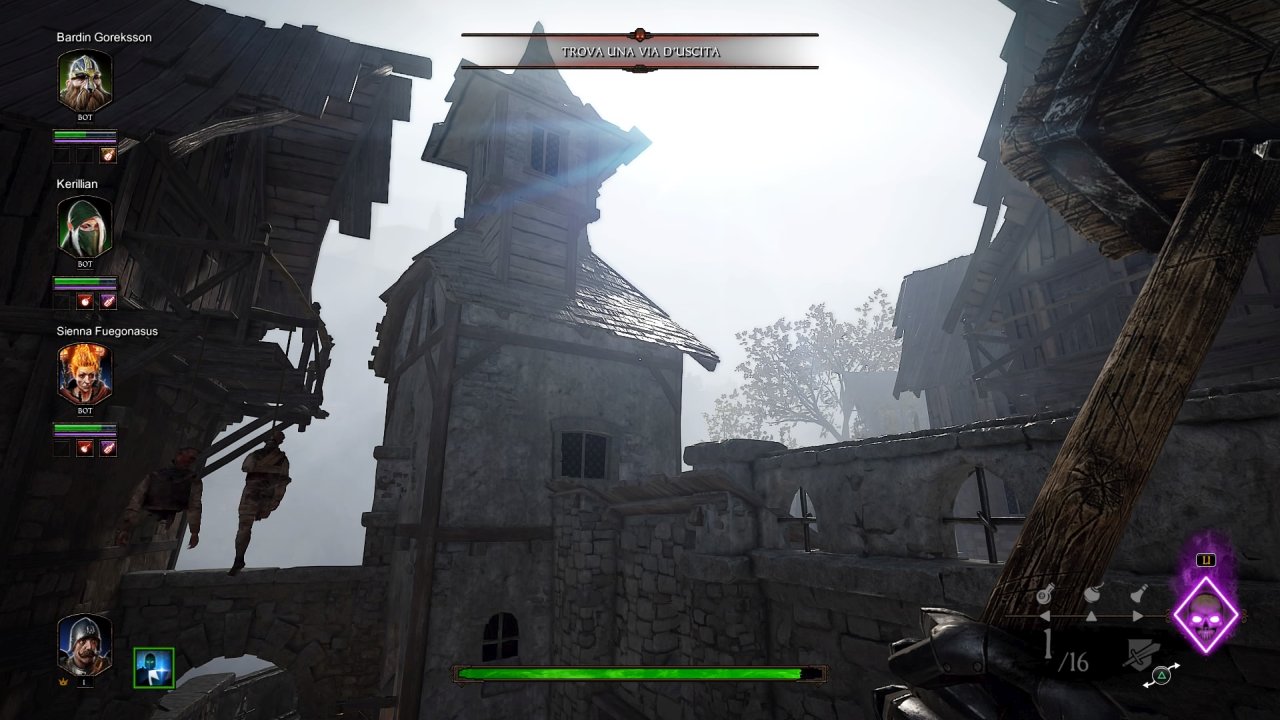This screenshot has height=720, width=1280.
Task: Select the healing item slot icon
Action: pyautogui.click(x=1046, y=594)
